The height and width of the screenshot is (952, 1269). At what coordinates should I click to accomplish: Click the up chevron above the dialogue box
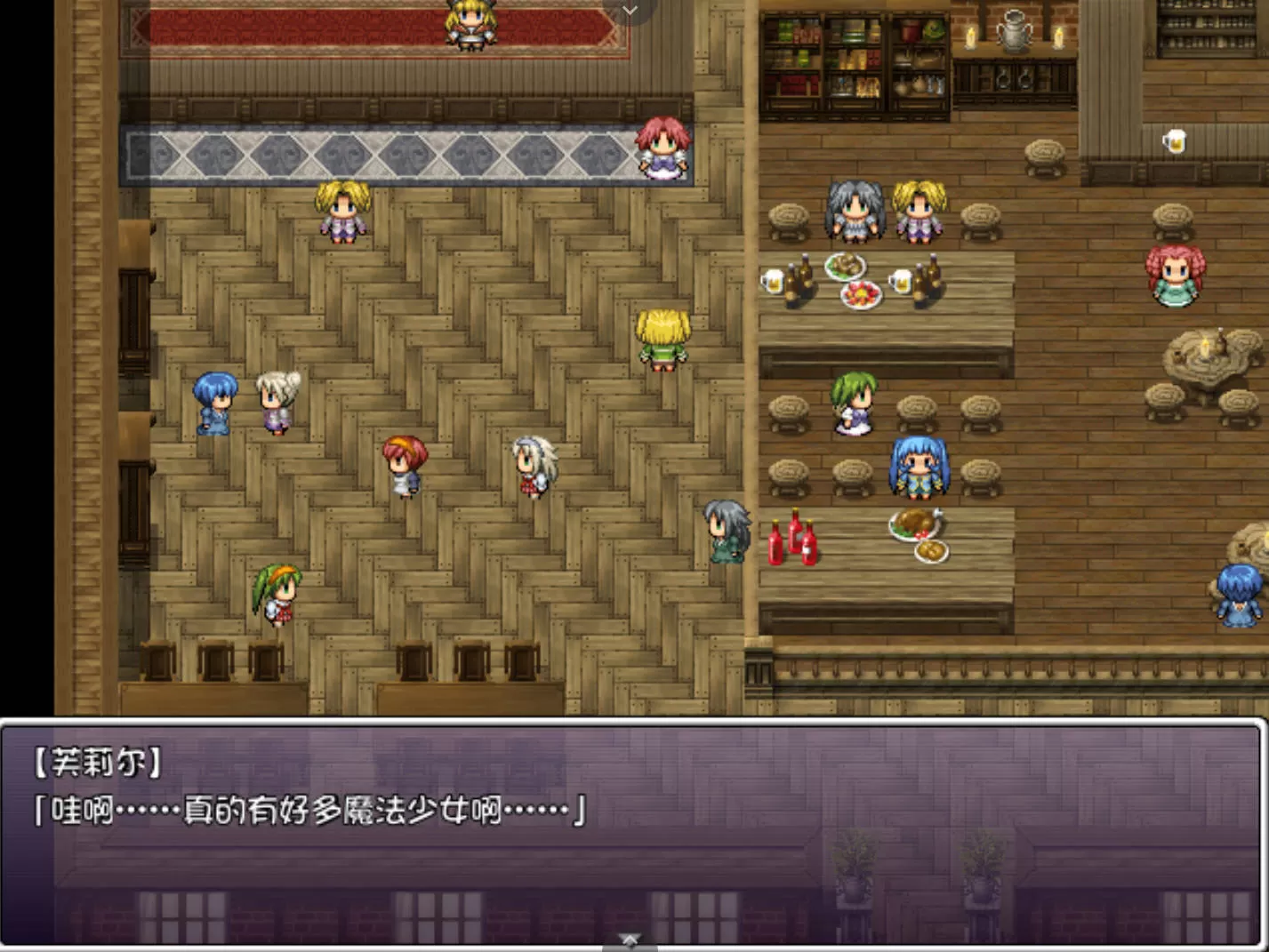630,940
